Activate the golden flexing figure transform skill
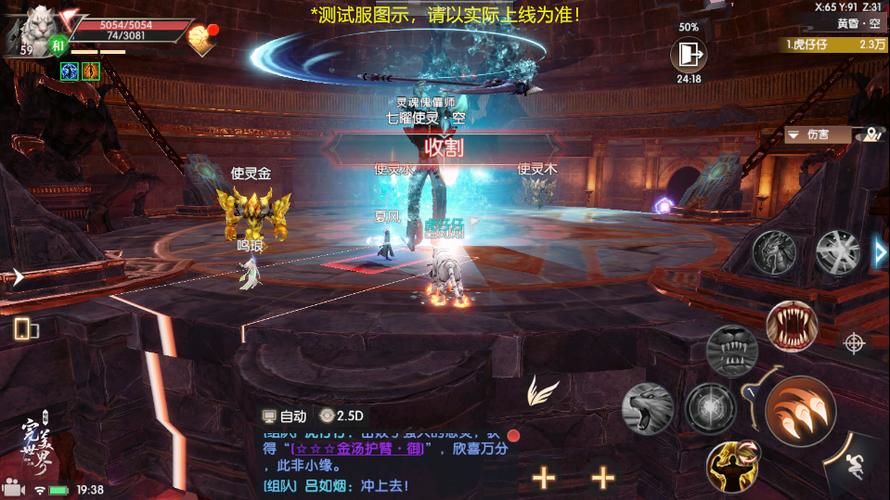 [731, 467]
